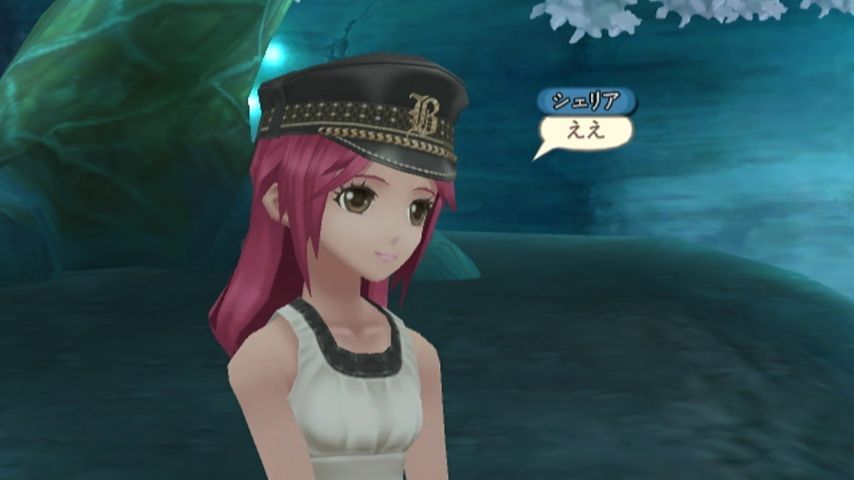Screen dimensions: 854x480
Task: Click Cheria's "ええ" speech bubble
Action: (x=586, y=131)
